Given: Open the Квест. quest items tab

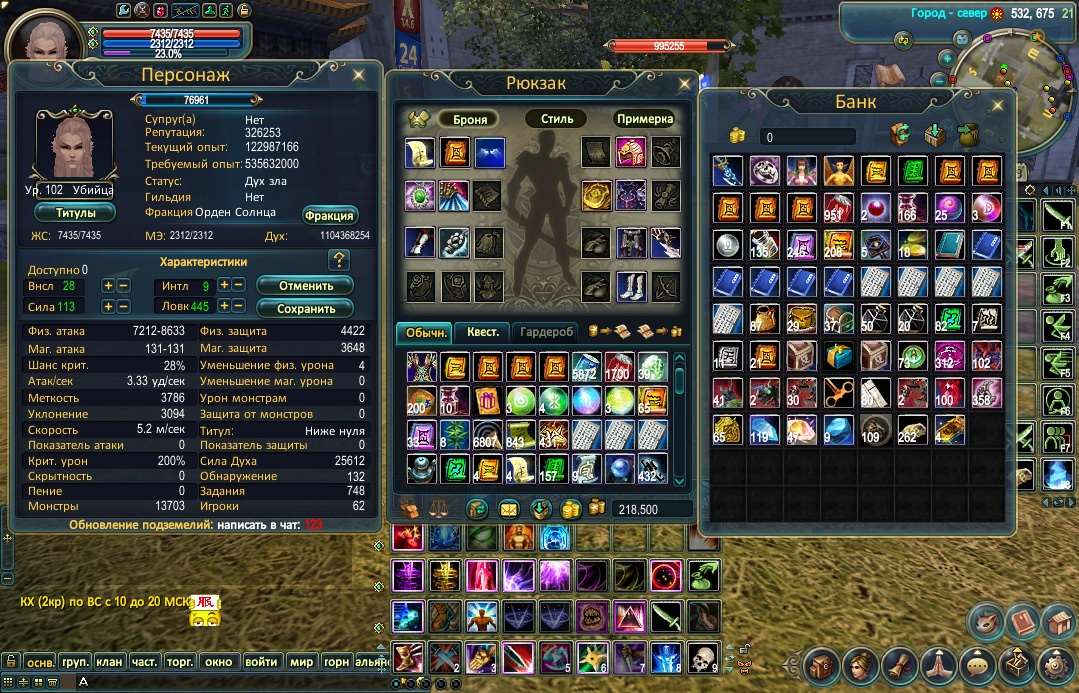Looking at the screenshot, I should coord(483,332).
